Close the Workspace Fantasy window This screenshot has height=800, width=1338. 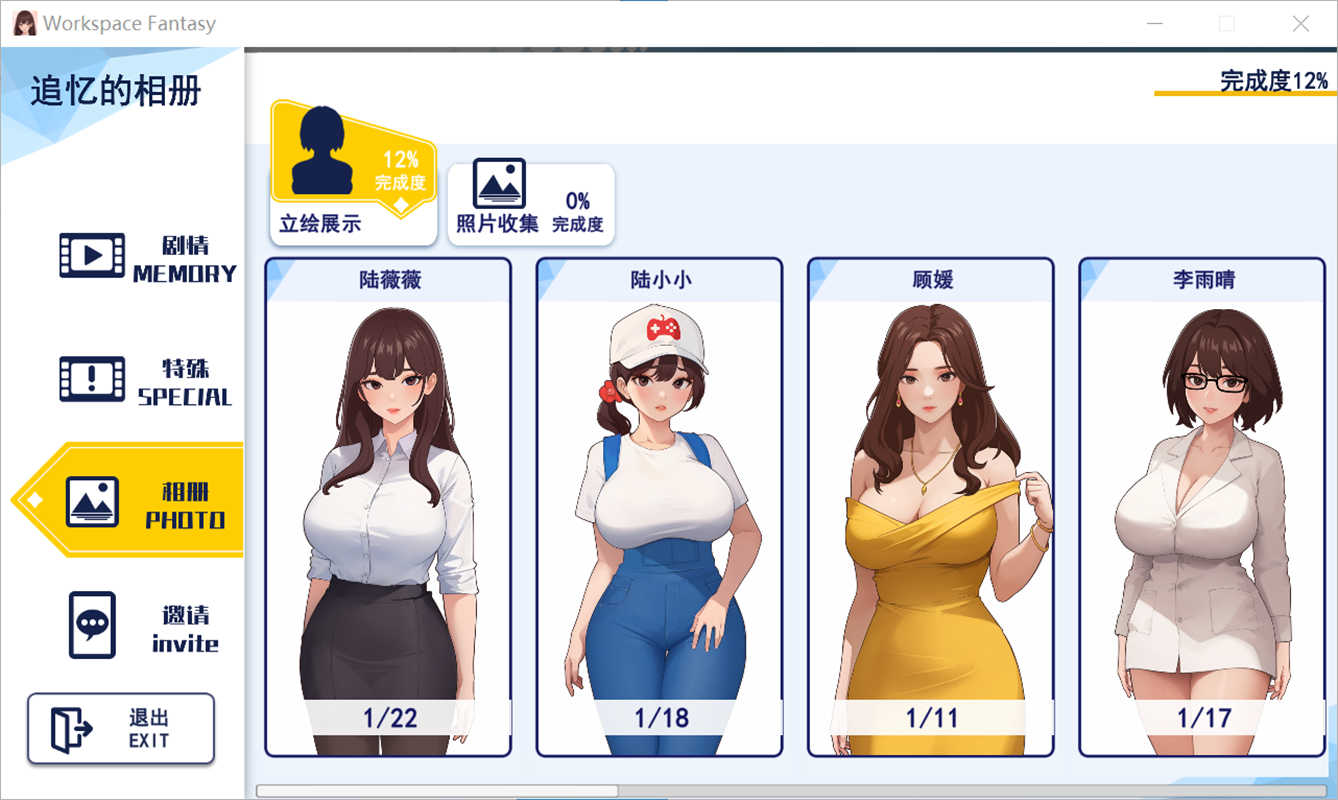pyautogui.click(x=1300, y=24)
